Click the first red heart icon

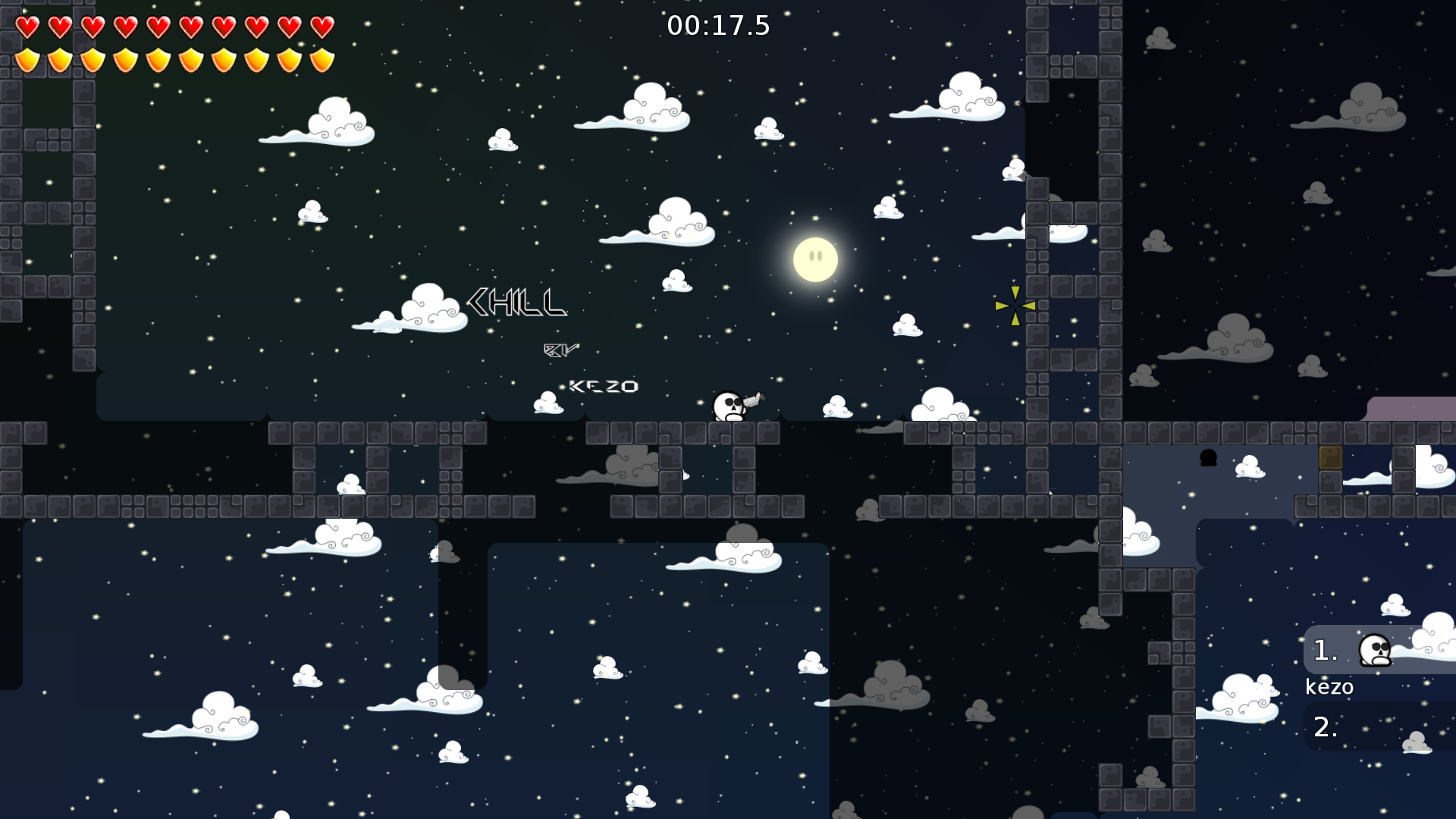coord(28,27)
